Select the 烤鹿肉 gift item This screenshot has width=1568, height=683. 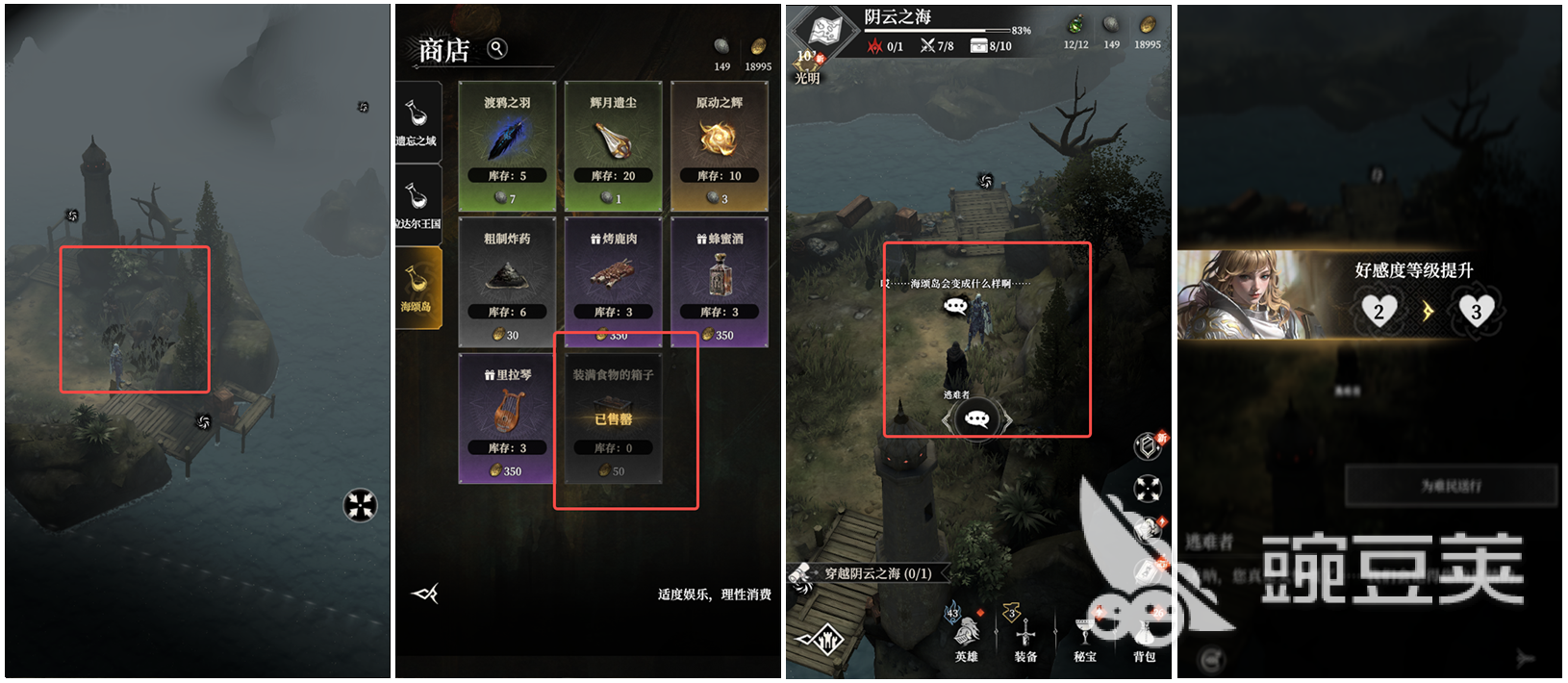click(x=613, y=282)
